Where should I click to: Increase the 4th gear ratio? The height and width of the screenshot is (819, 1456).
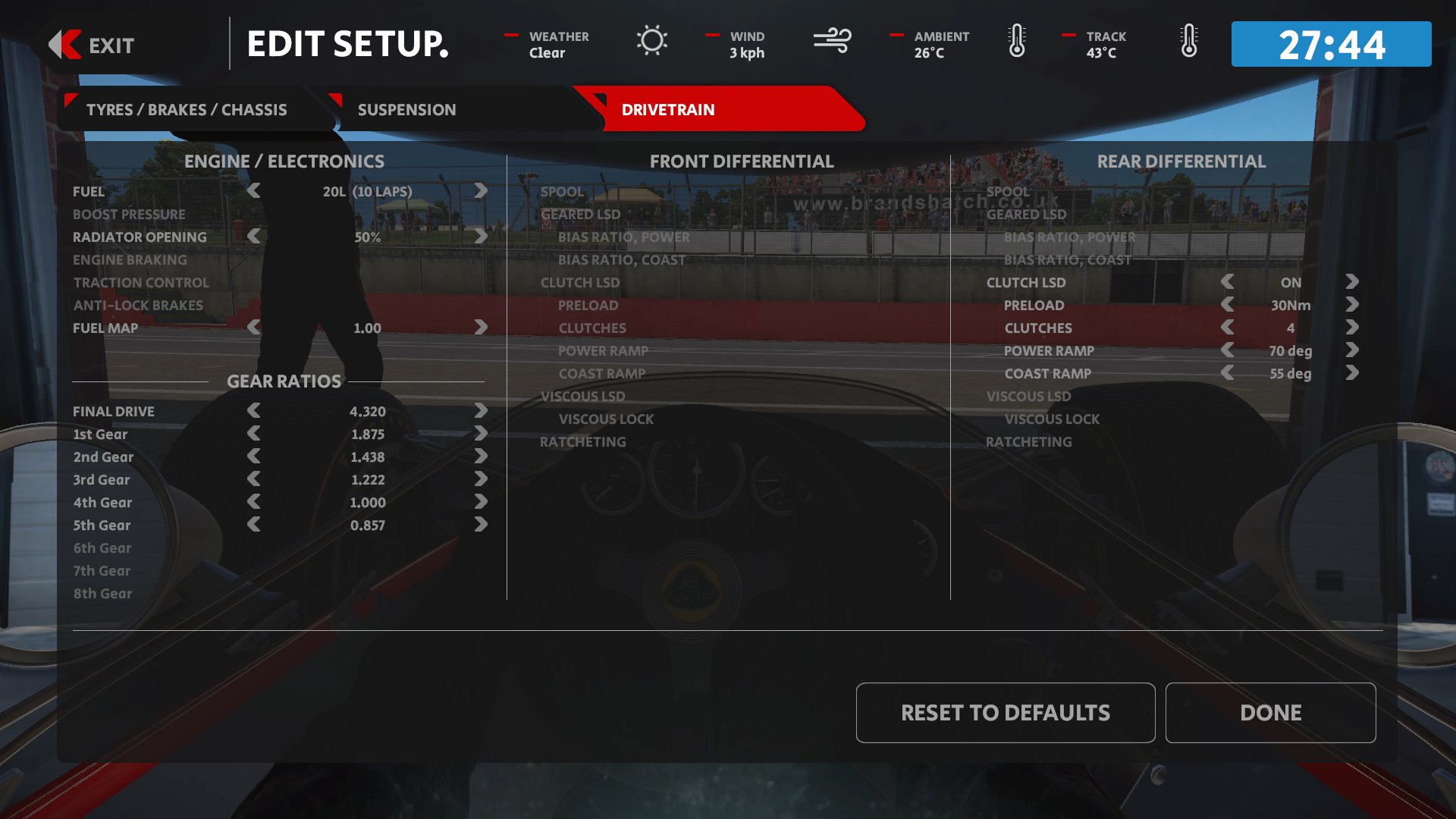click(481, 502)
